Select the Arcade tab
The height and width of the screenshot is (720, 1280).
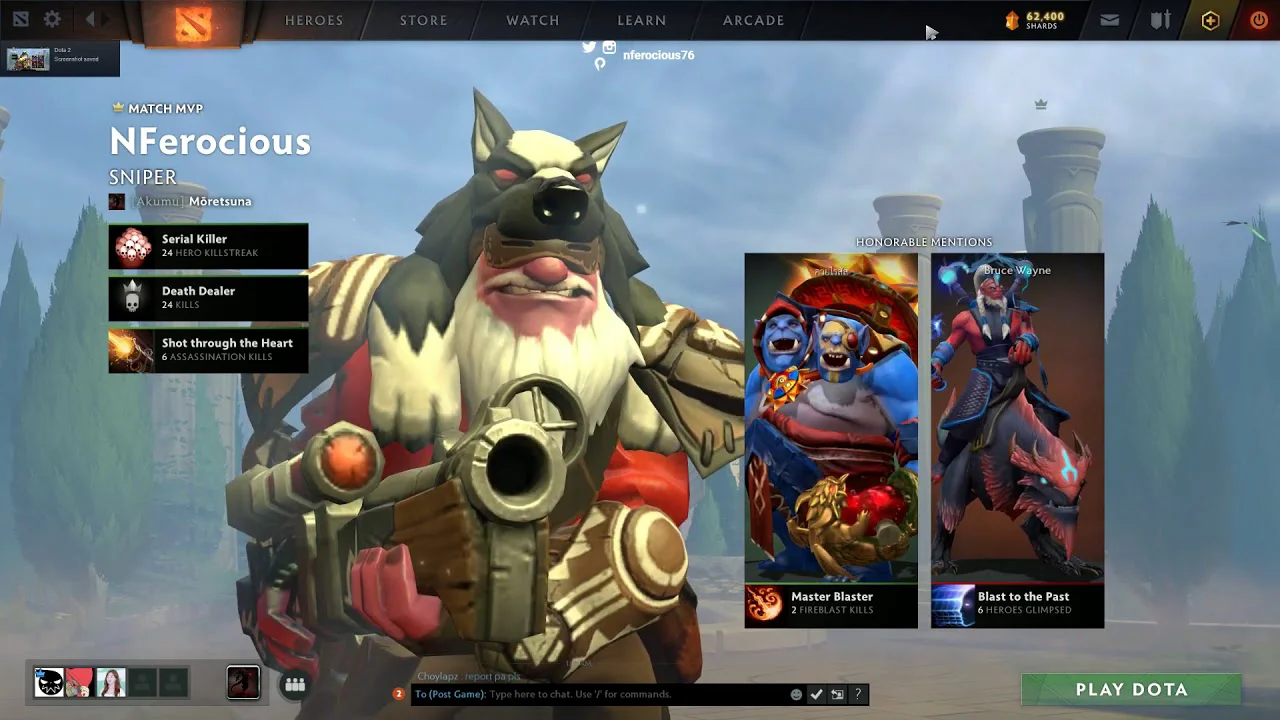pos(754,20)
